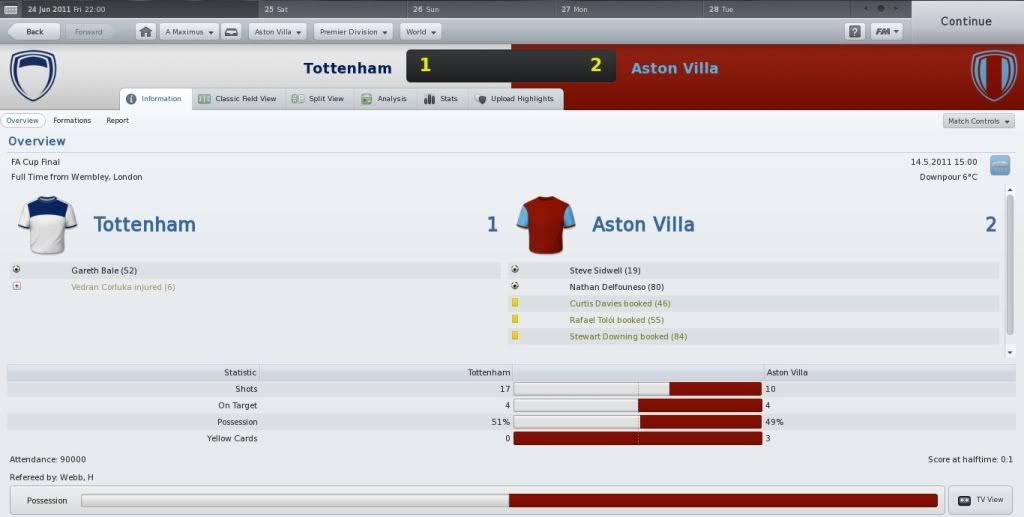Open the Aston Villa club dropdown
The image size is (1024, 517).
tap(278, 31)
